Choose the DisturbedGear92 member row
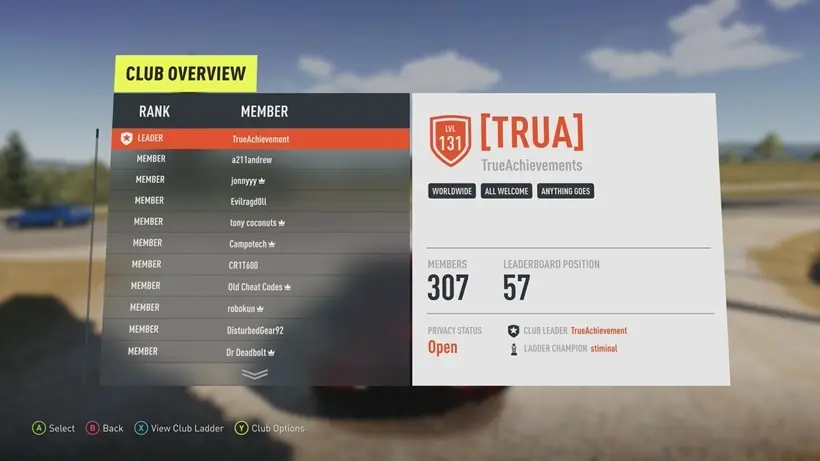Screen dimensions: 820x461 (x=255, y=329)
